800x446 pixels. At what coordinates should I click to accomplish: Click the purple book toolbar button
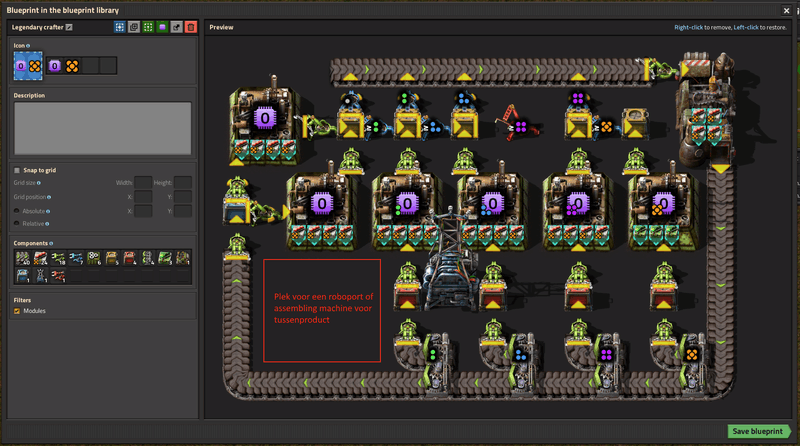(x=162, y=27)
